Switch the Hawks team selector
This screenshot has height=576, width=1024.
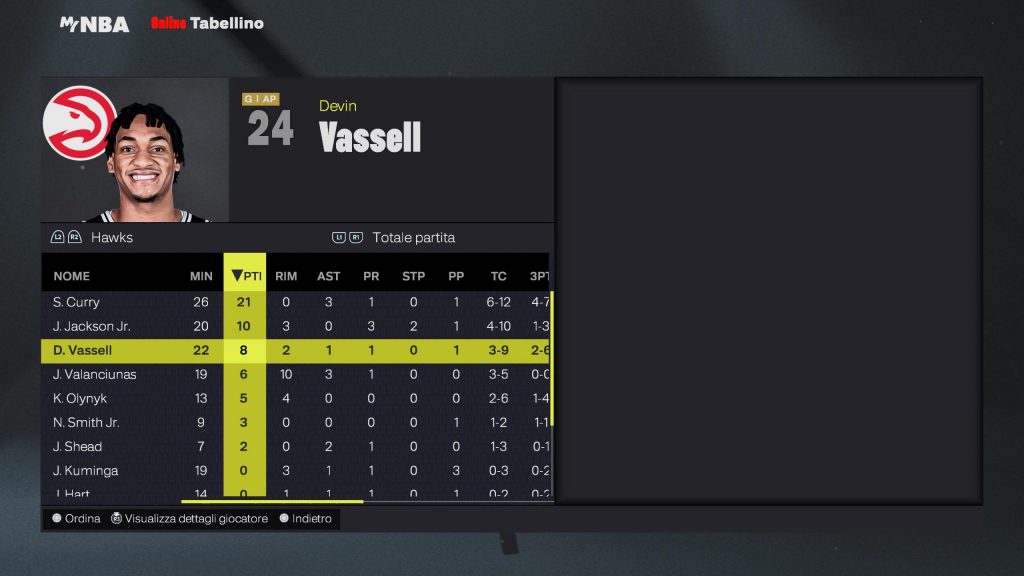pyautogui.click(x=111, y=238)
